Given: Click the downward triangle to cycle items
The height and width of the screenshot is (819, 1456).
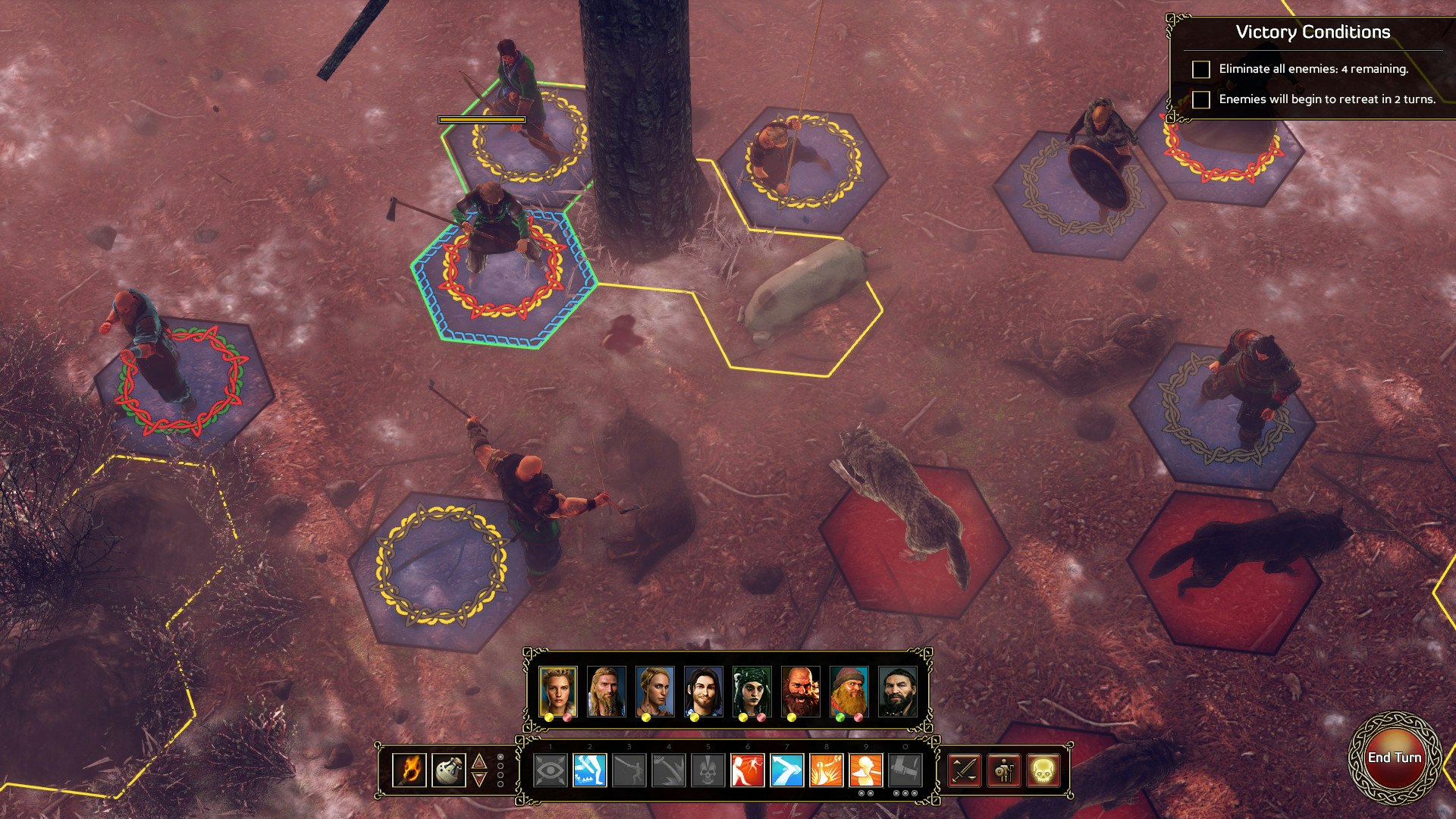Looking at the screenshot, I should [479, 780].
